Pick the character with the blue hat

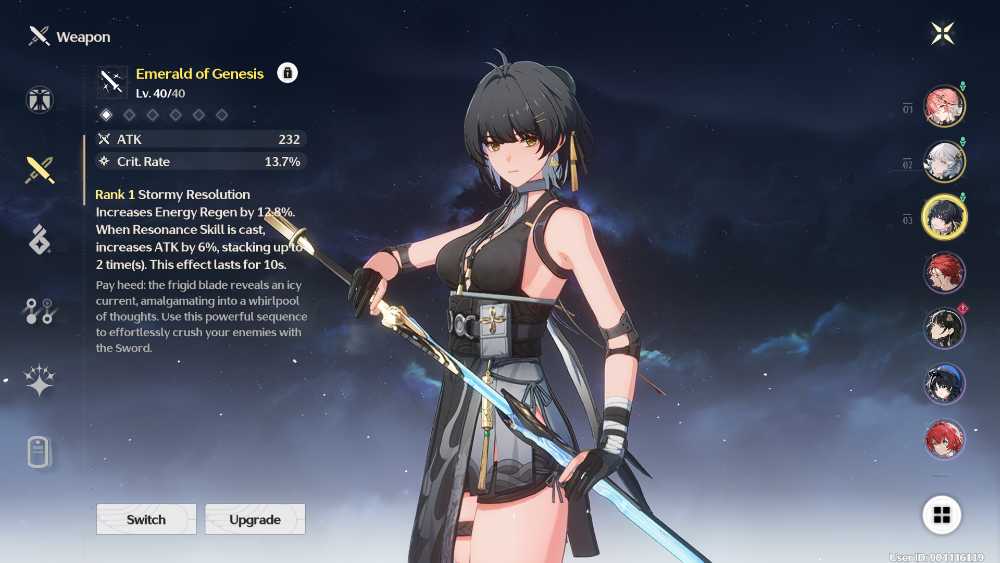click(943, 384)
